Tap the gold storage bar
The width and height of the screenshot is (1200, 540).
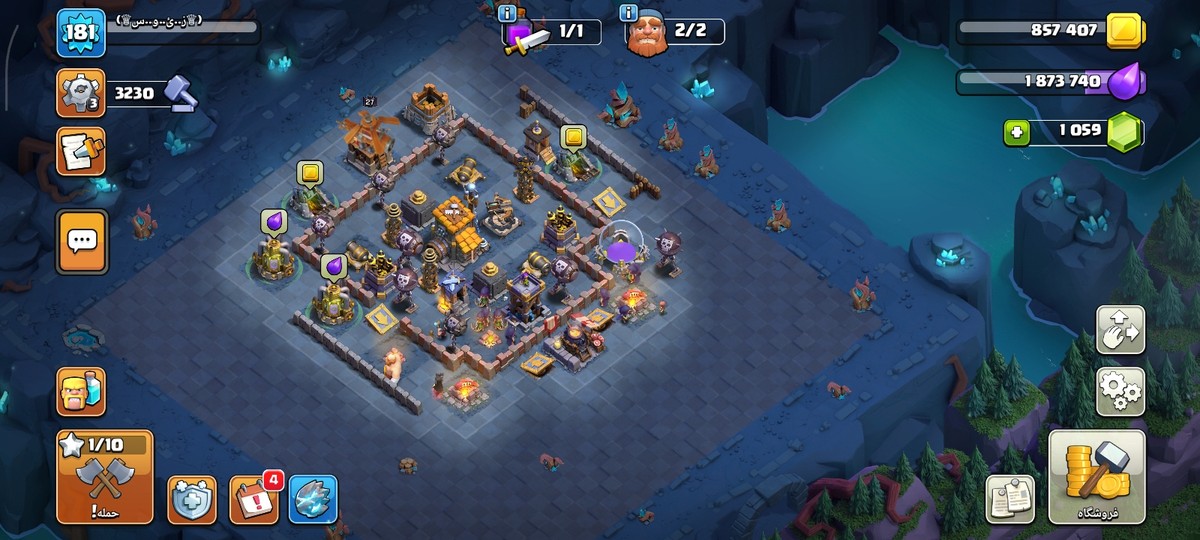pos(1045,31)
